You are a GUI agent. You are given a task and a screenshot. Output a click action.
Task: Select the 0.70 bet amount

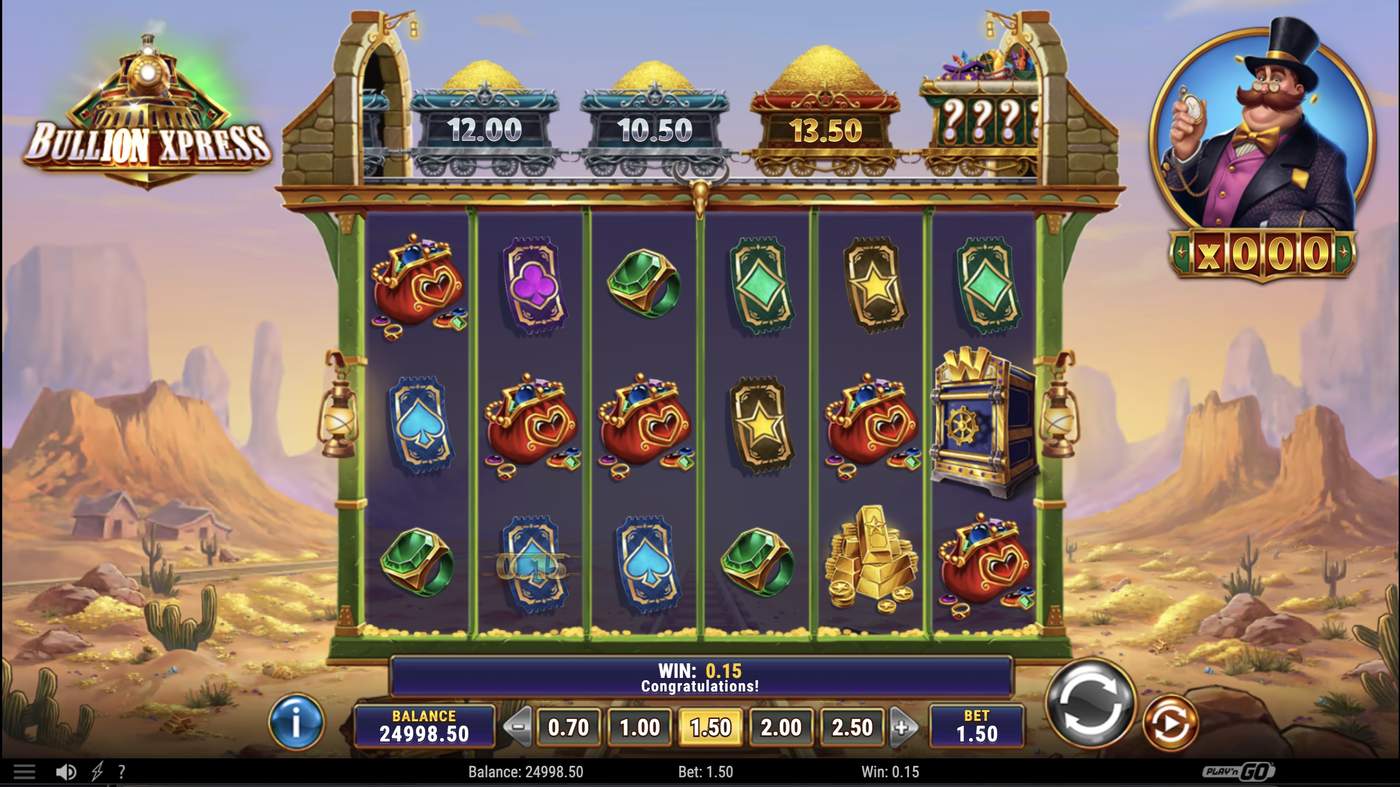(569, 727)
